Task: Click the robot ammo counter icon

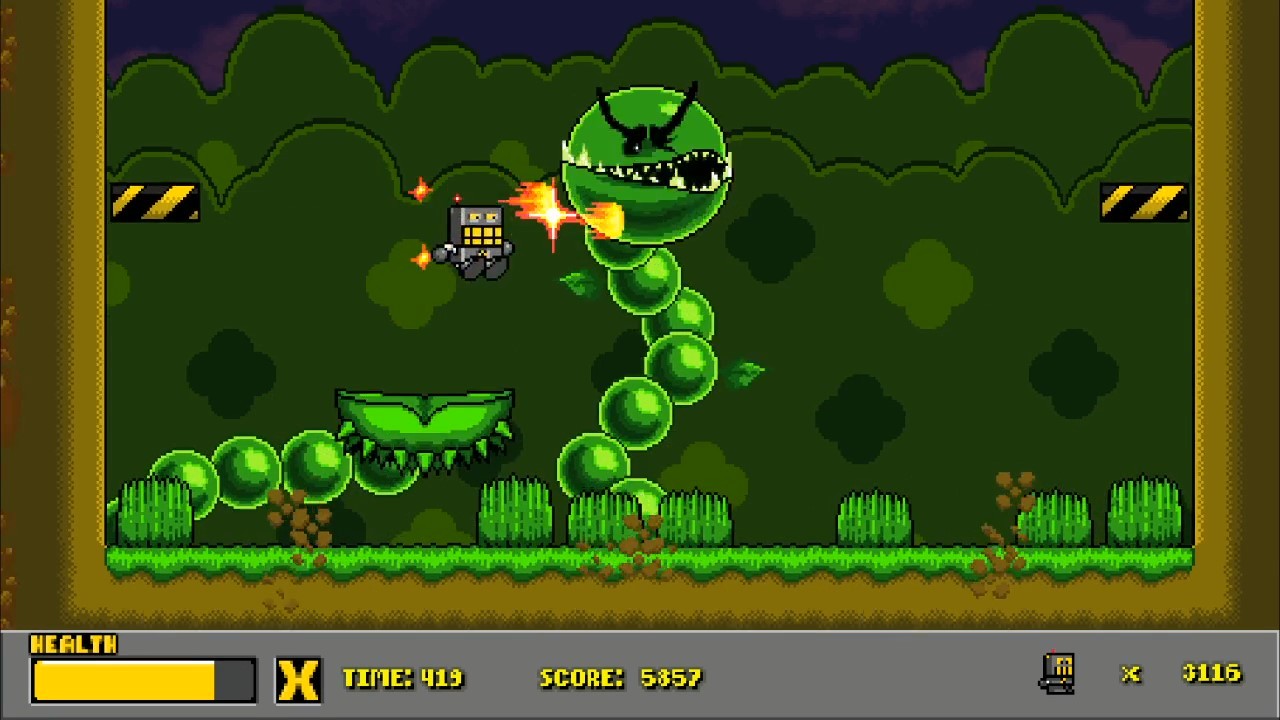Action: 1057,673
